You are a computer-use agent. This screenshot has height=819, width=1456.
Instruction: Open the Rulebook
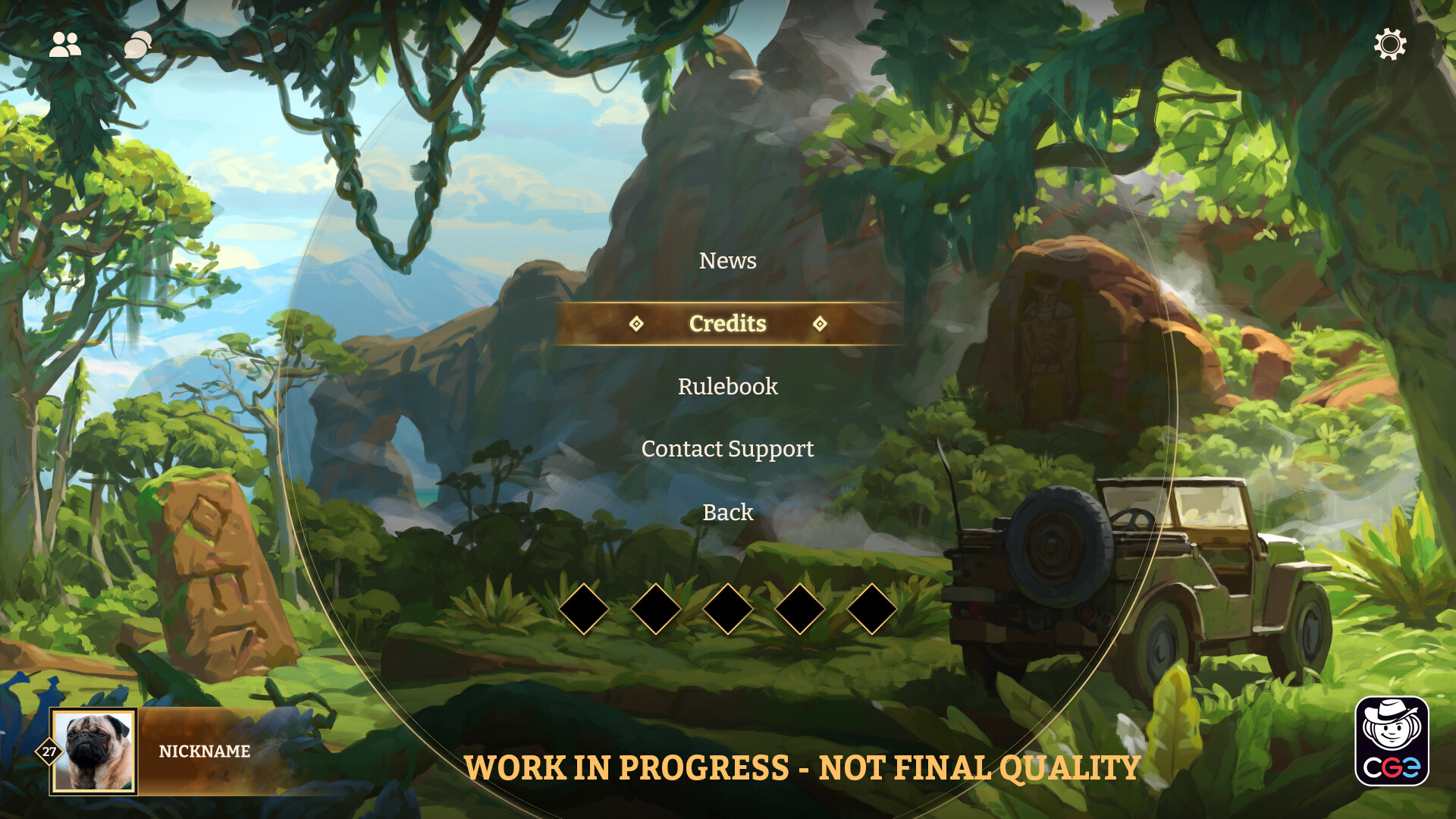pyautogui.click(x=728, y=387)
